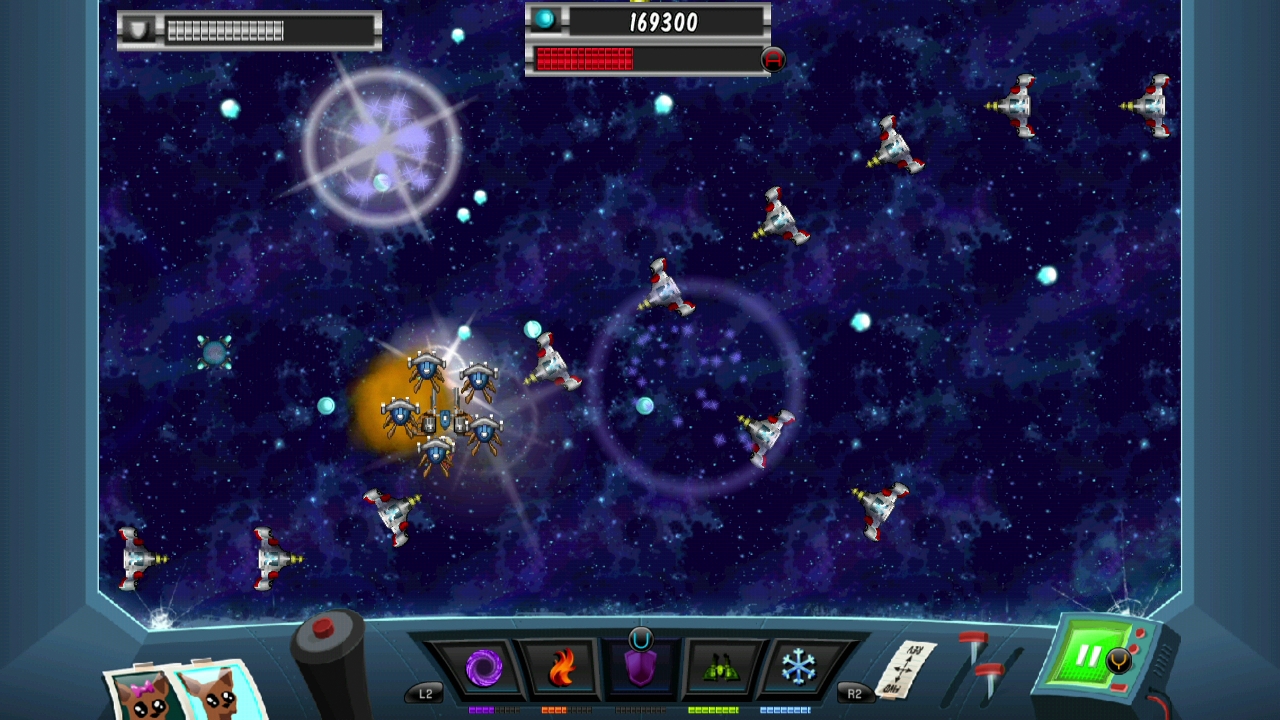Viewport: 1280px width, 720px height.
Task: Choose the purple shield ability
Action: 640,668
